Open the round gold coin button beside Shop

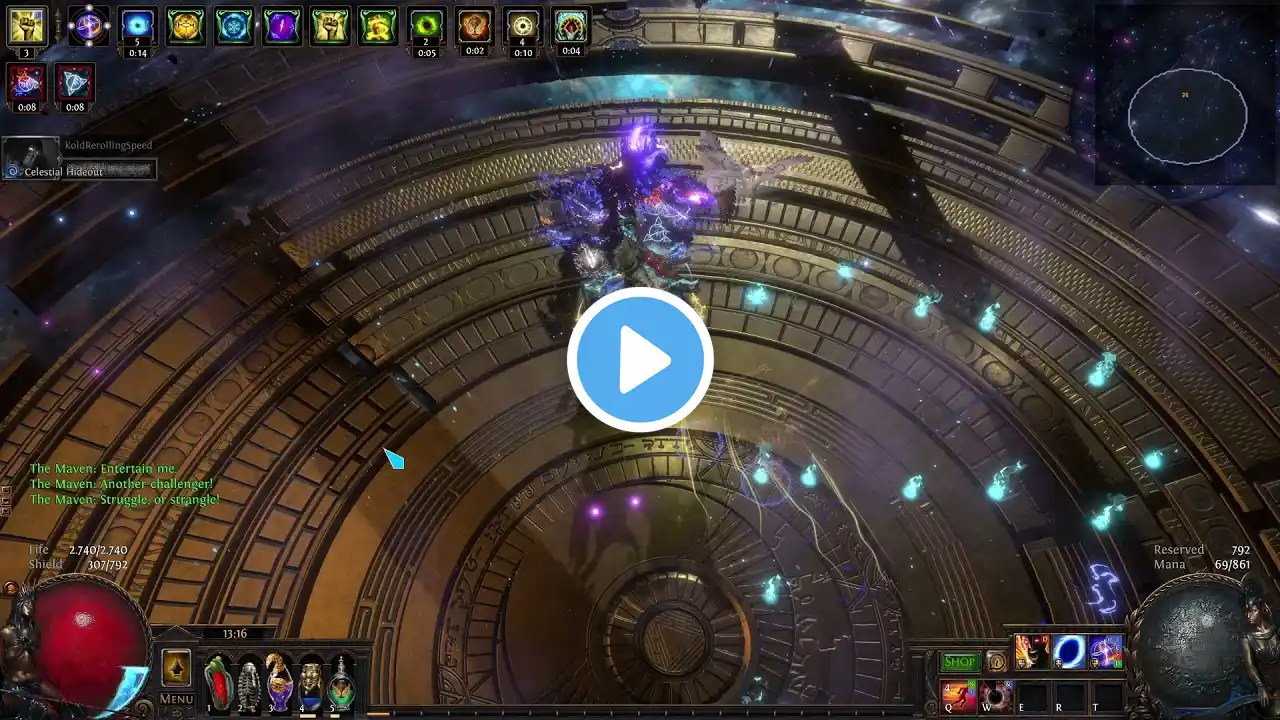[x=996, y=662]
